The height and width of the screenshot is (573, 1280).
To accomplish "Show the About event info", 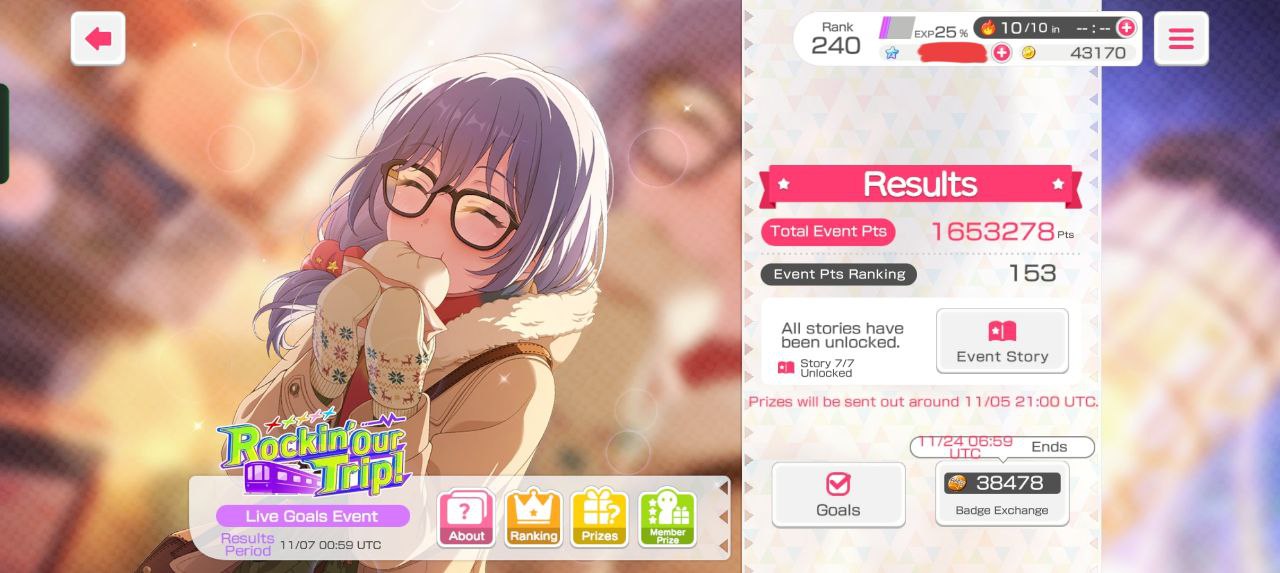I will [x=466, y=518].
